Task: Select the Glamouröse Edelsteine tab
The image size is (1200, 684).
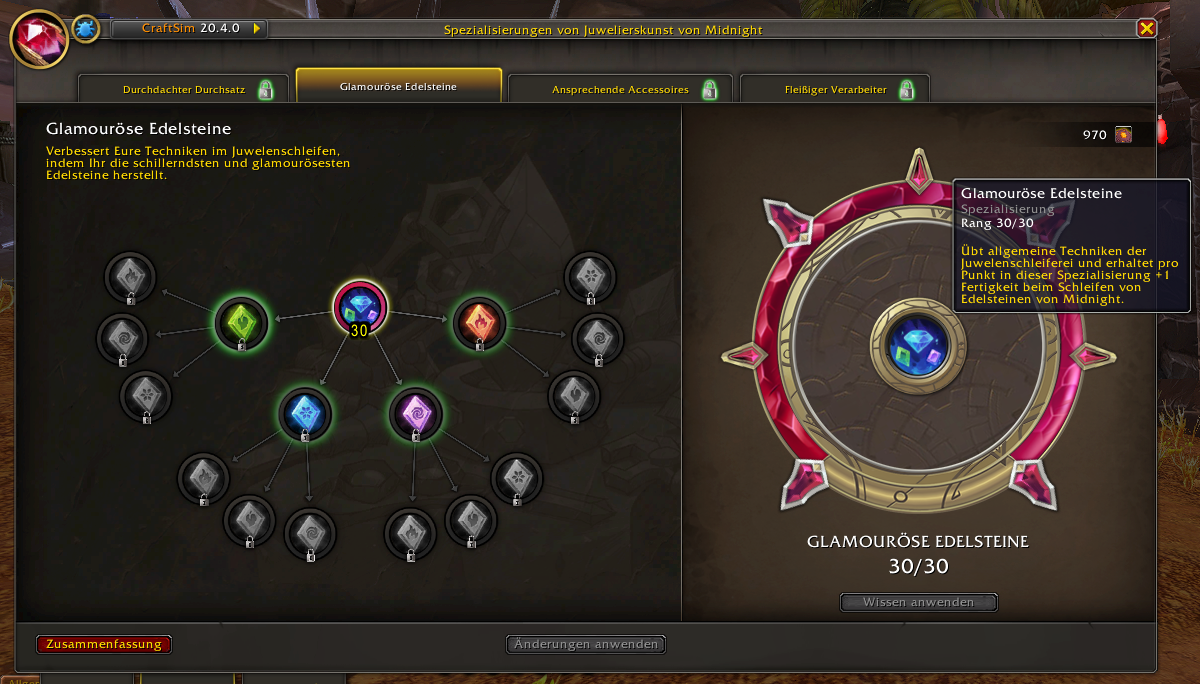Action: 398,87
